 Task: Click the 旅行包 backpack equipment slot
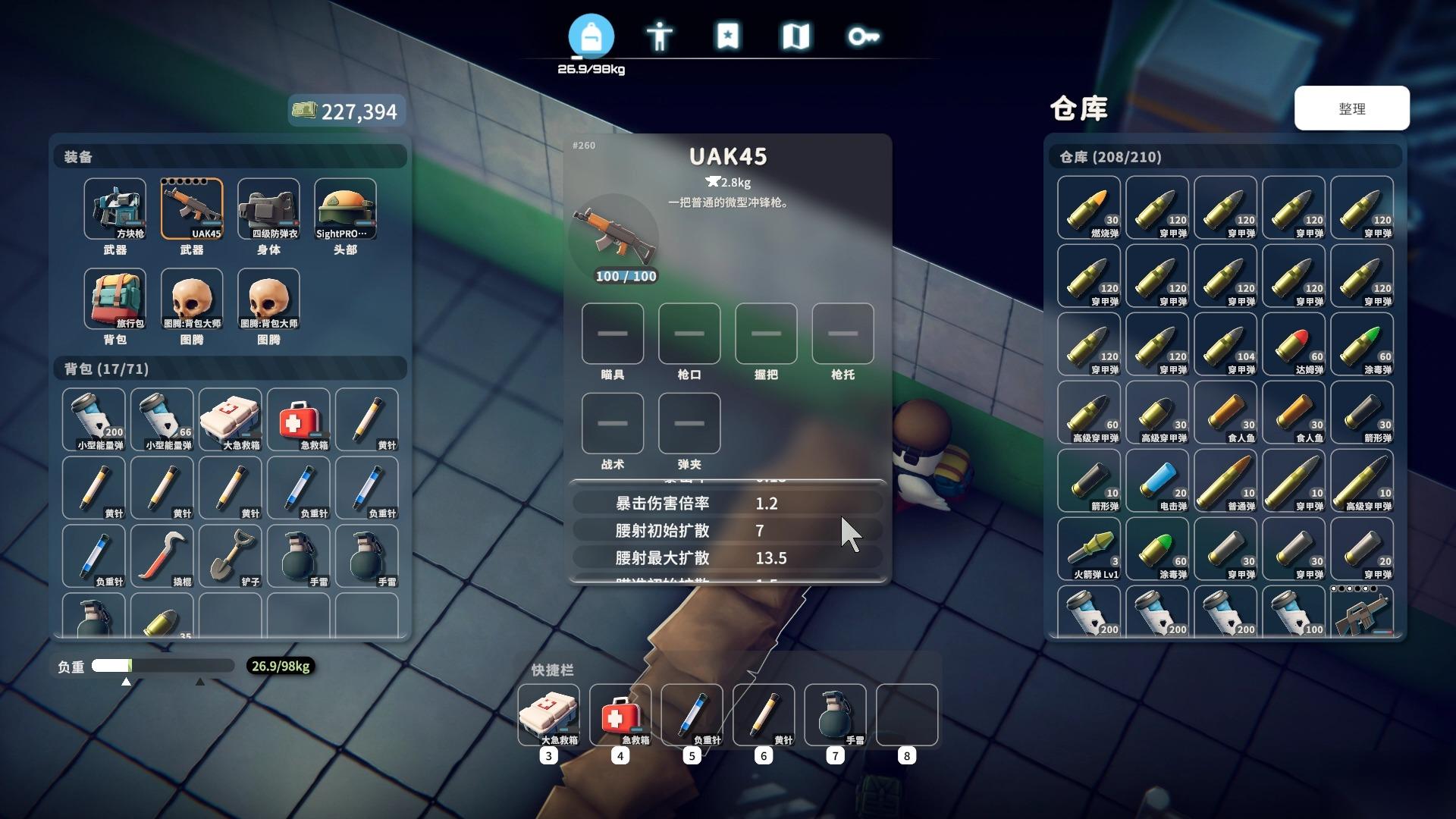point(115,299)
